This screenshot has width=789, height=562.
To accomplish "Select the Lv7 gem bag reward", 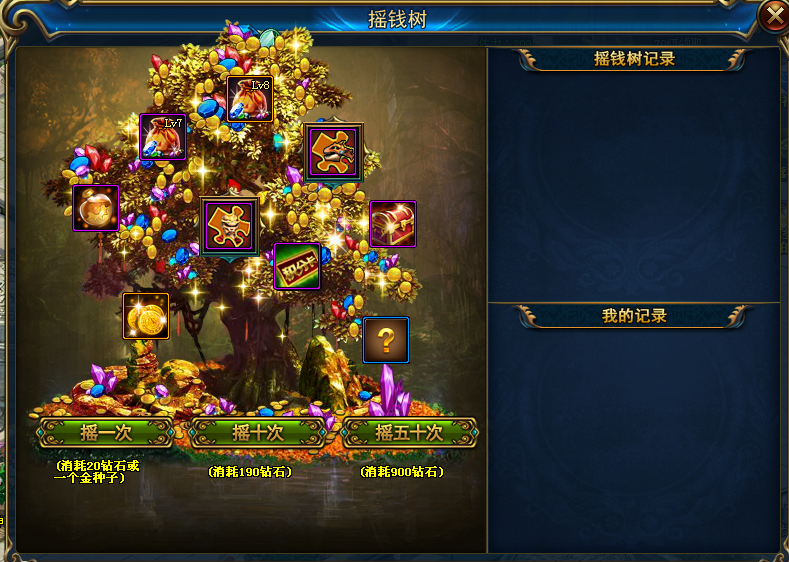I will point(163,138).
